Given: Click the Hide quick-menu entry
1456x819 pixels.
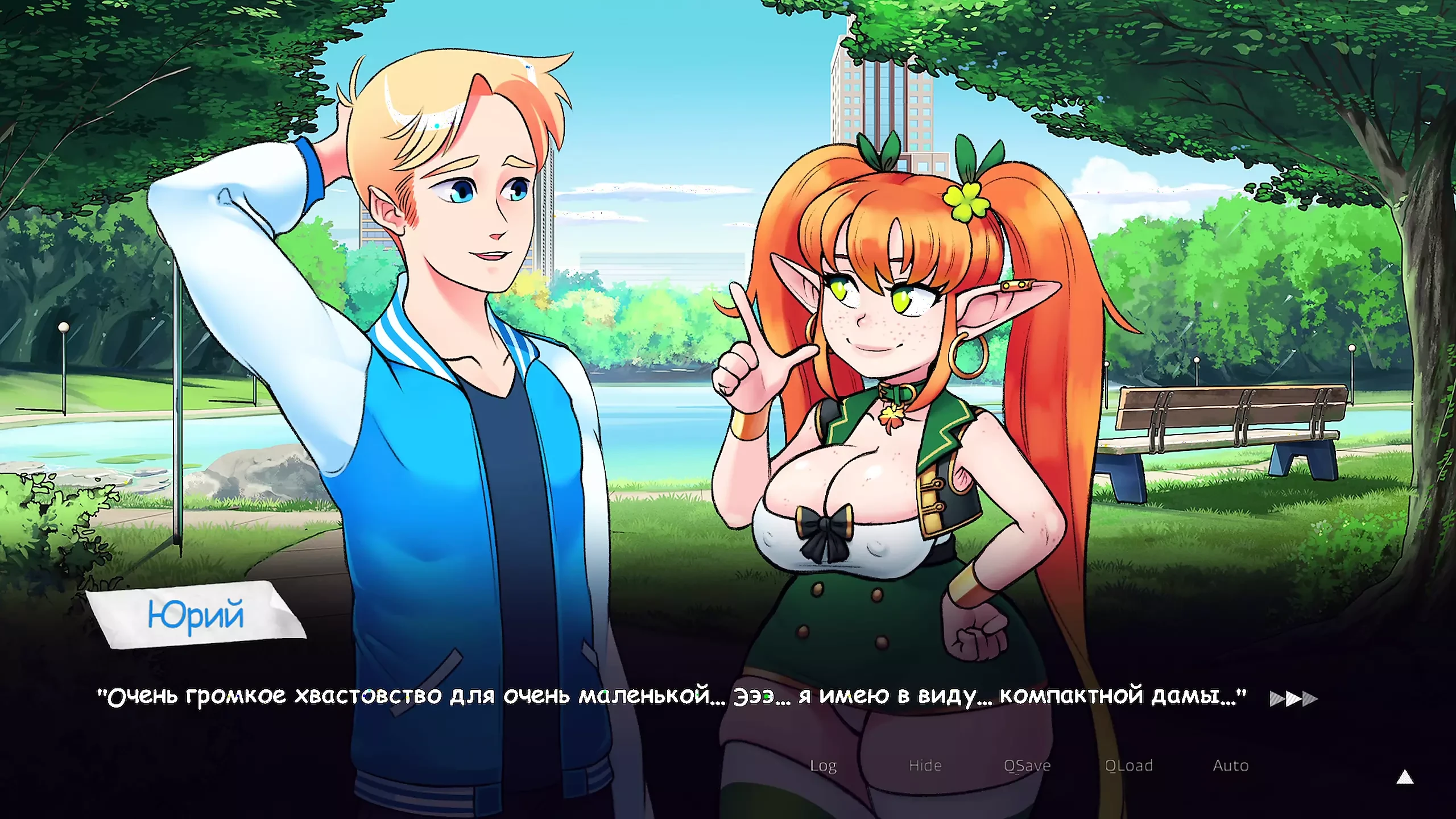Looking at the screenshot, I should coord(926,766).
